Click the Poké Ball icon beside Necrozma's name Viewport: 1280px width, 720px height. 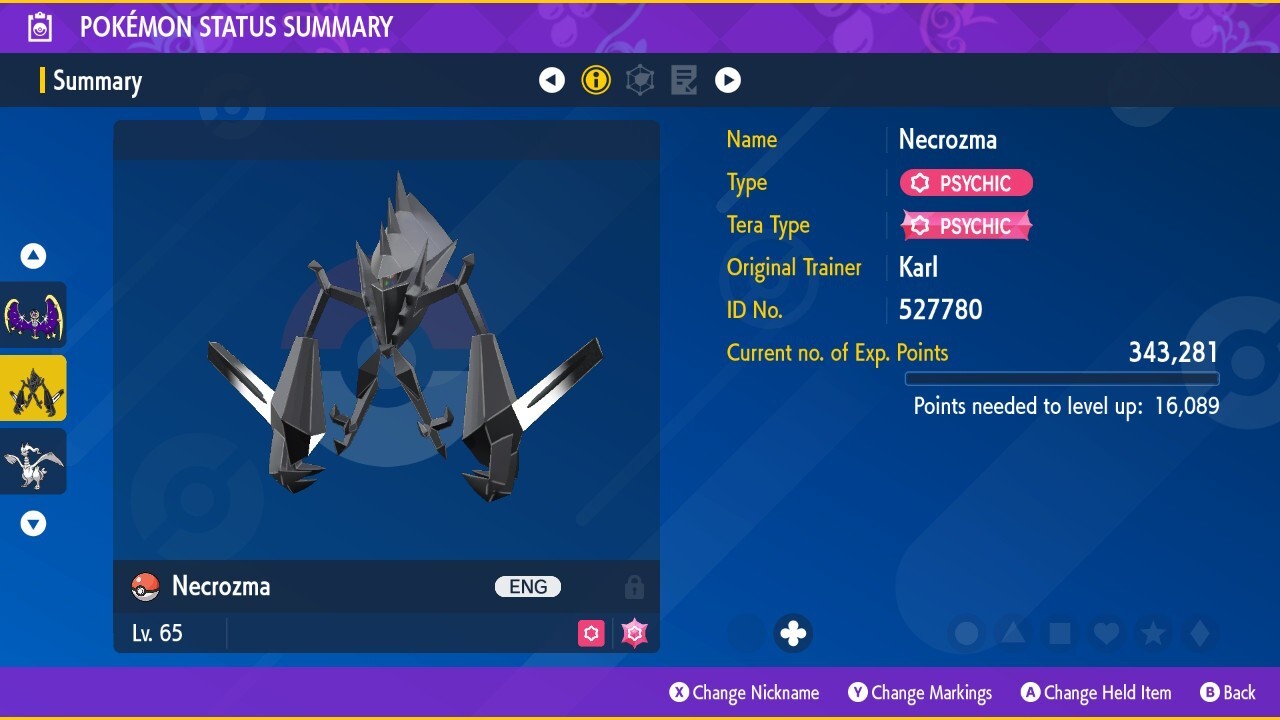coord(143,586)
